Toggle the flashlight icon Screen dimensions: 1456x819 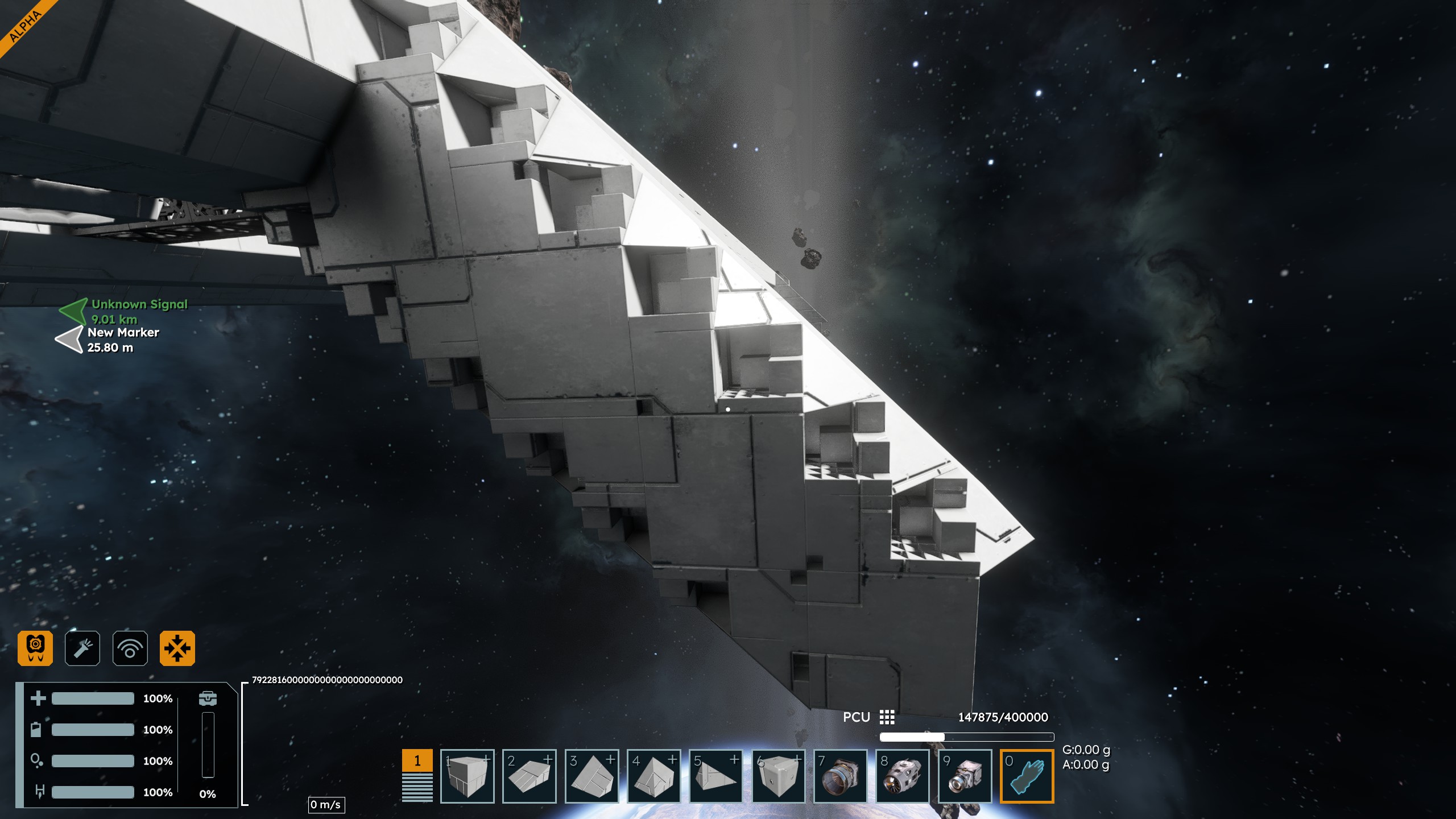(x=82, y=648)
